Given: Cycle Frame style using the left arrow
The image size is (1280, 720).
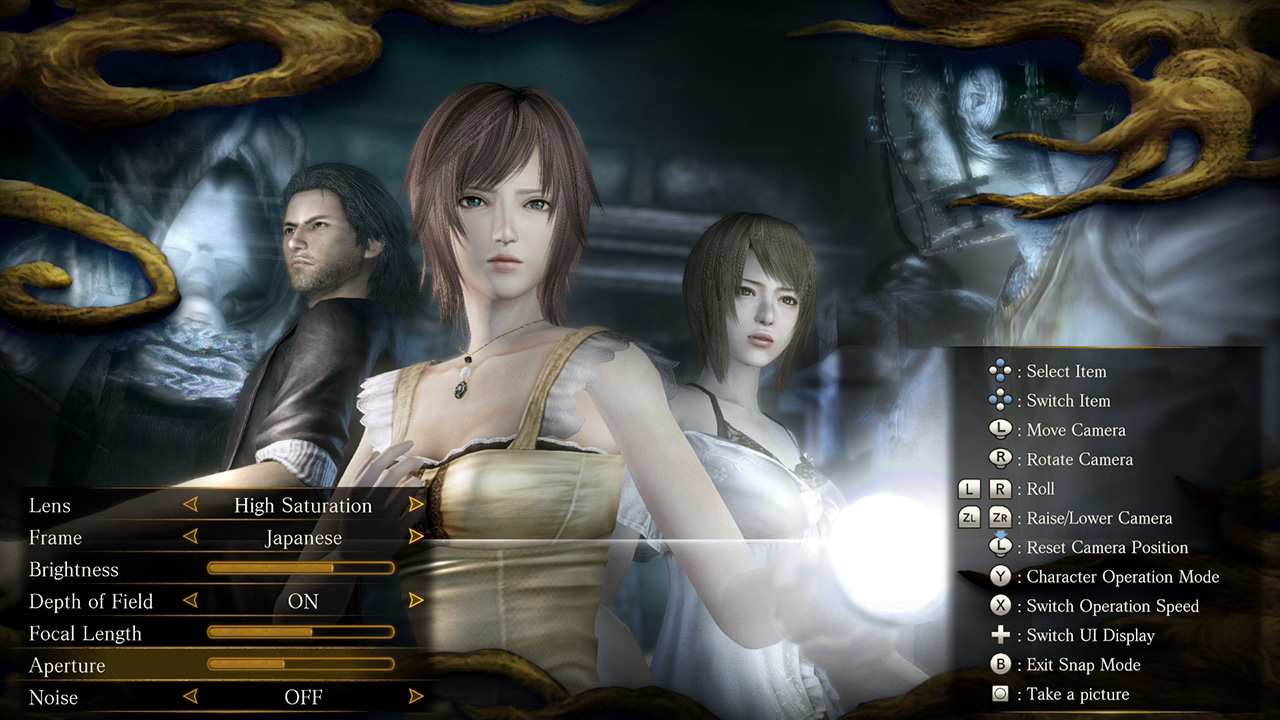Looking at the screenshot, I should click(190, 537).
